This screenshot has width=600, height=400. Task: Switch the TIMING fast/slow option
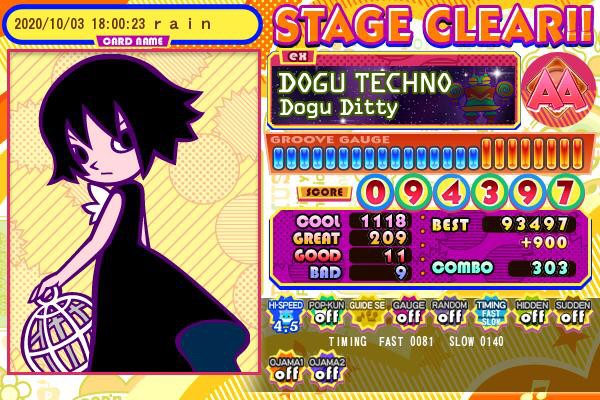tap(490, 315)
